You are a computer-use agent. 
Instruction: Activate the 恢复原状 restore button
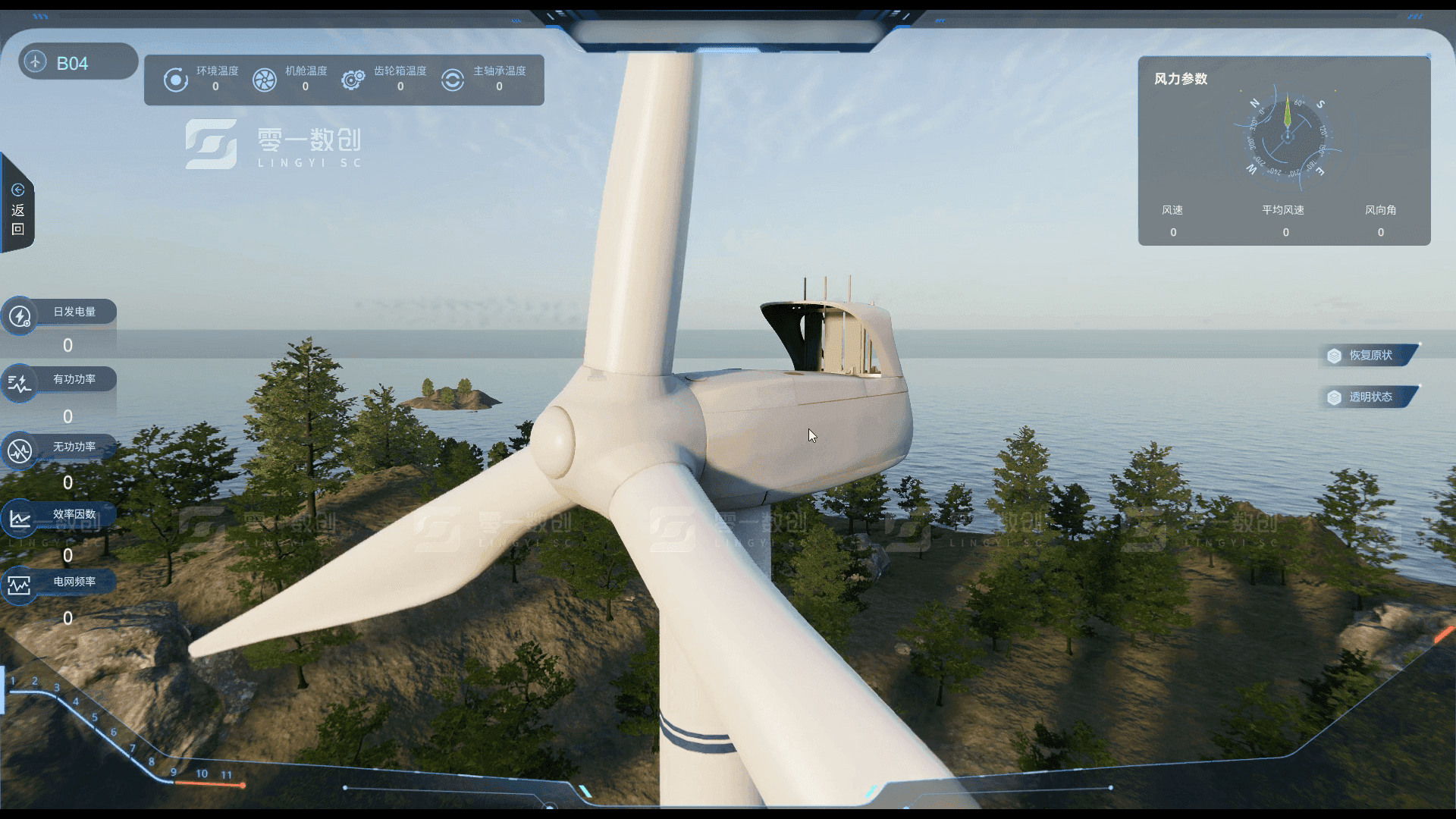coord(1370,355)
